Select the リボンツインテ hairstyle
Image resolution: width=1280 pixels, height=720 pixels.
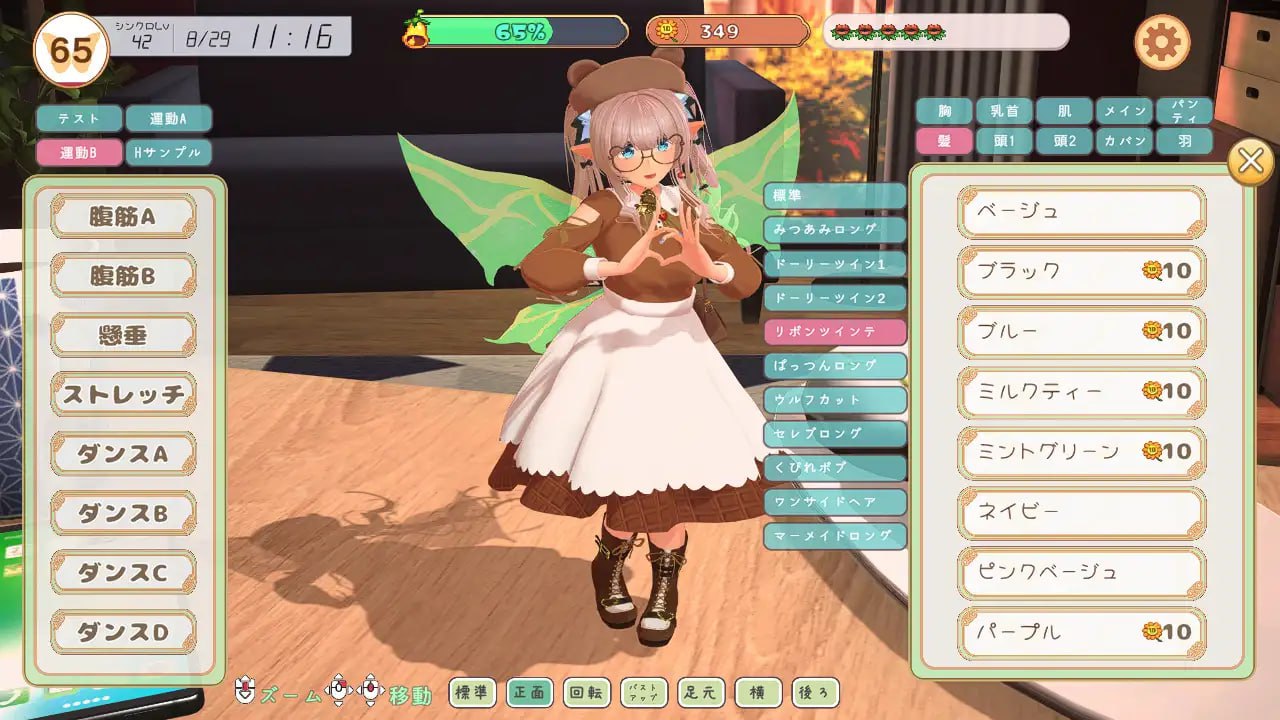(836, 331)
